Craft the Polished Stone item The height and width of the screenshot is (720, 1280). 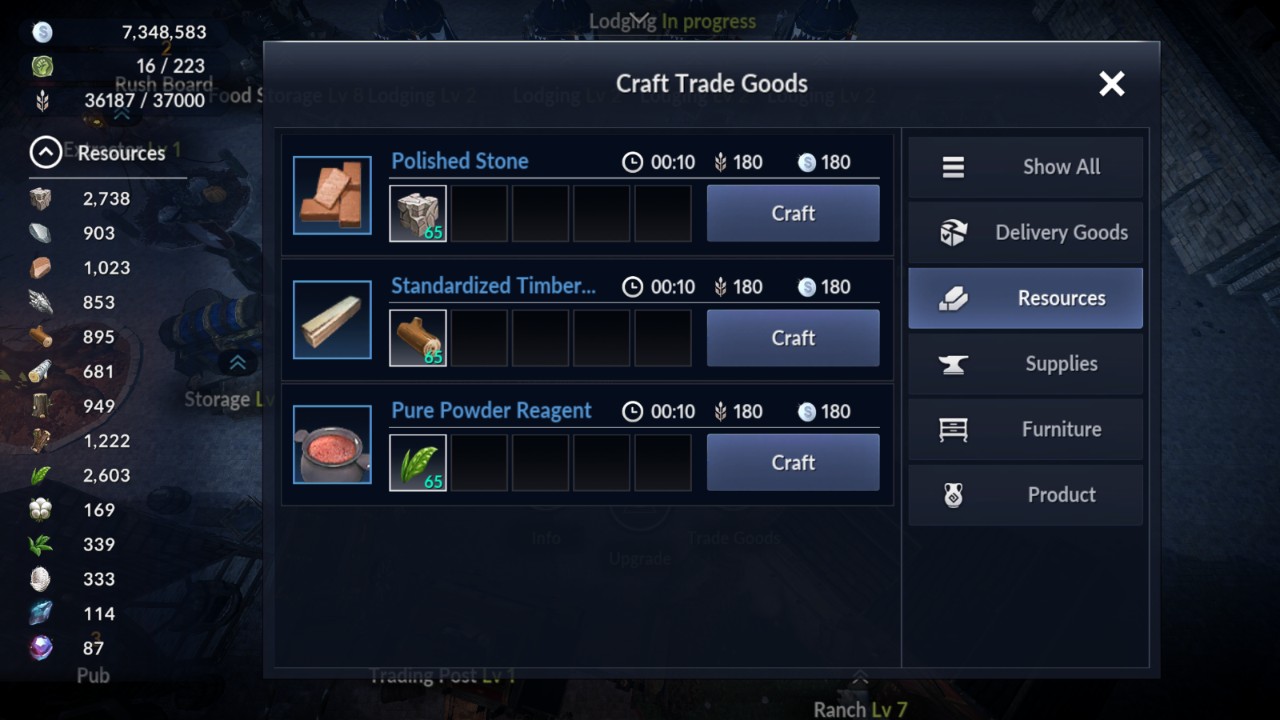pos(793,213)
